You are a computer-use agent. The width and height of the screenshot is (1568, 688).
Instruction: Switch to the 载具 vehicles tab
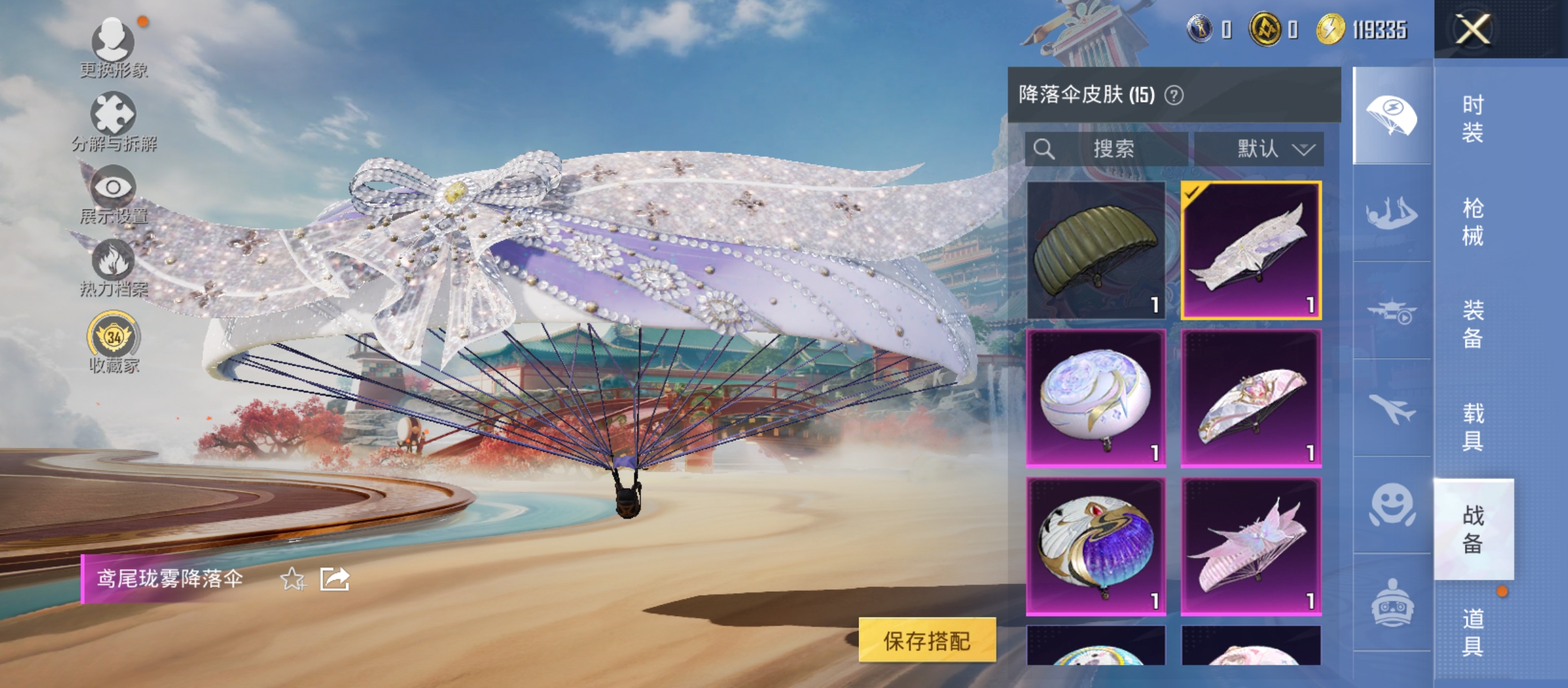click(x=1472, y=427)
